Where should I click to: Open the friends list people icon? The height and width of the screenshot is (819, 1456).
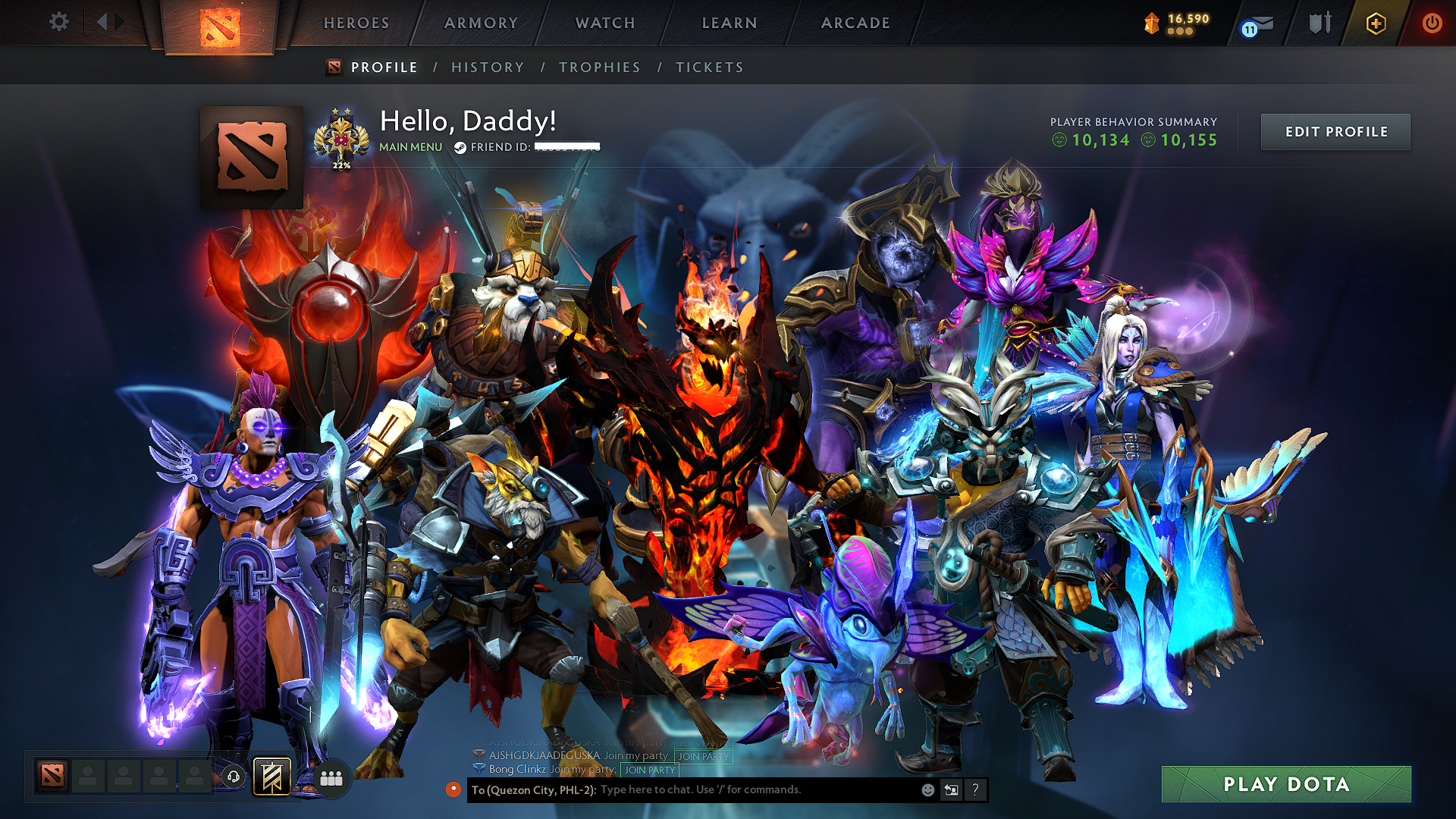tap(331, 777)
